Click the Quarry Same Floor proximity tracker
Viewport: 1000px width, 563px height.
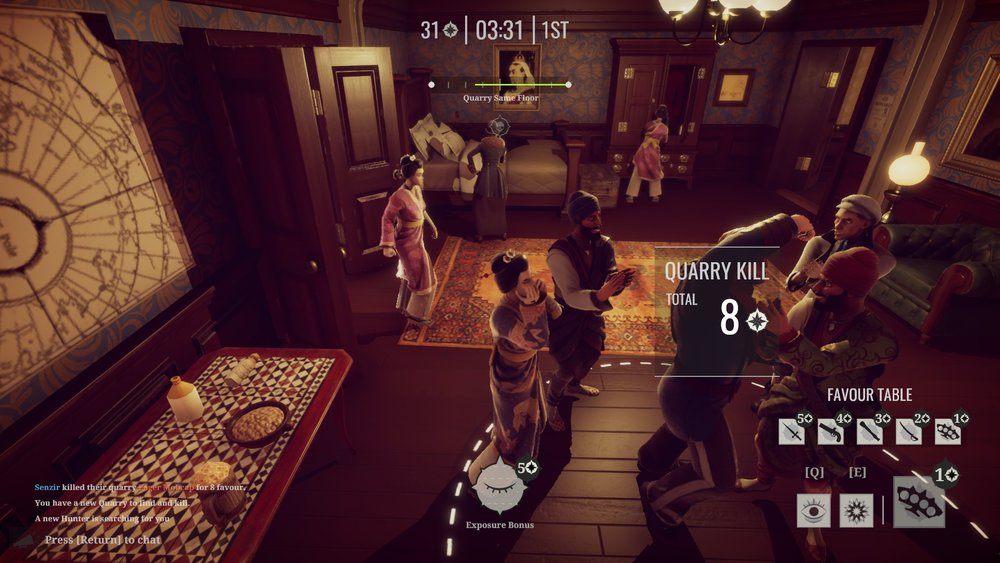pyautogui.click(x=500, y=85)
